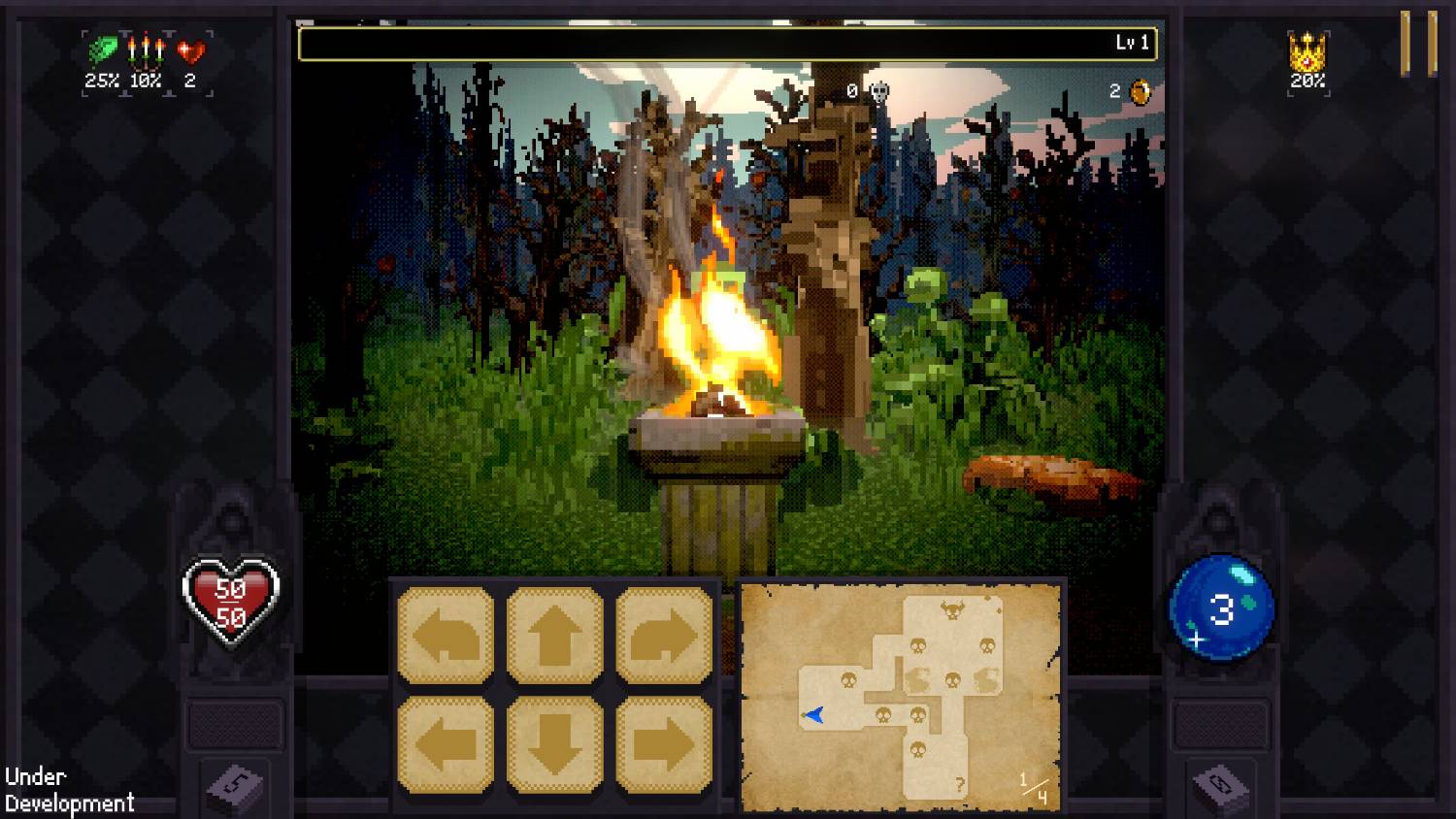
Task: Step backward with the down arrow button
Action: 554,744
